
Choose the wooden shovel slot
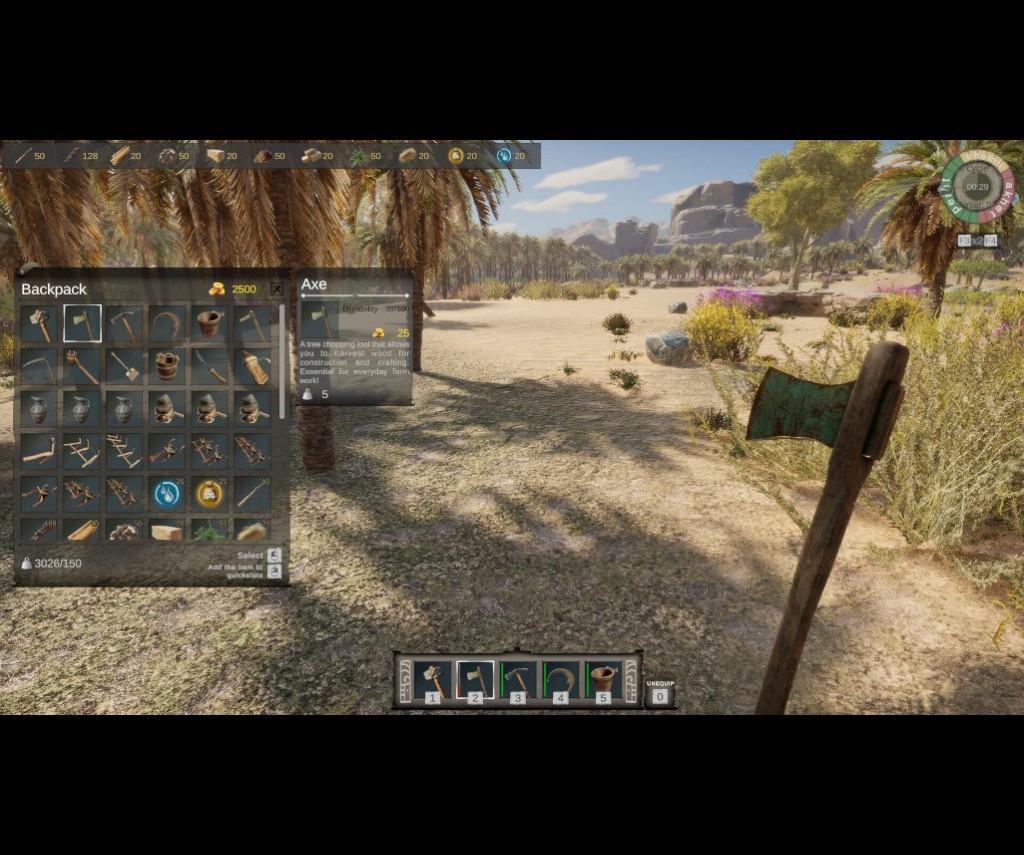tap(125, 366)
